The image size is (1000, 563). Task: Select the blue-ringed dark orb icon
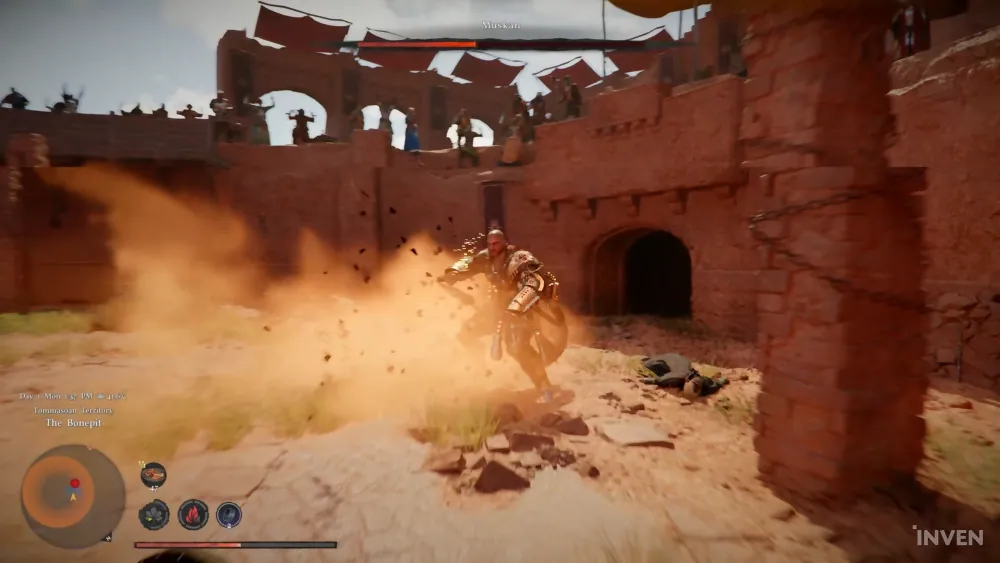coord(229,514)
